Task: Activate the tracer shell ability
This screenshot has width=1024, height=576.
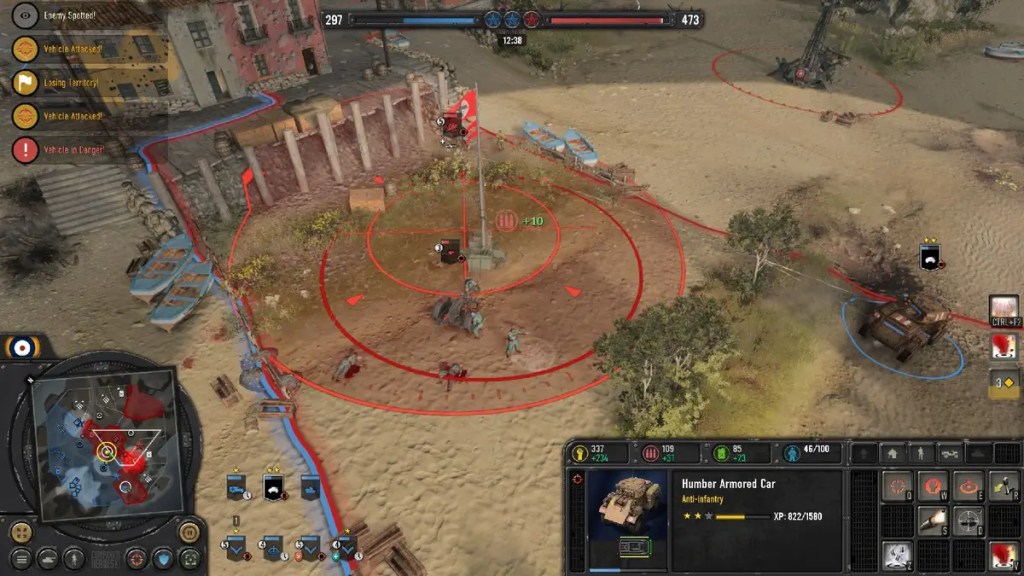Action: tap(933, 521)
